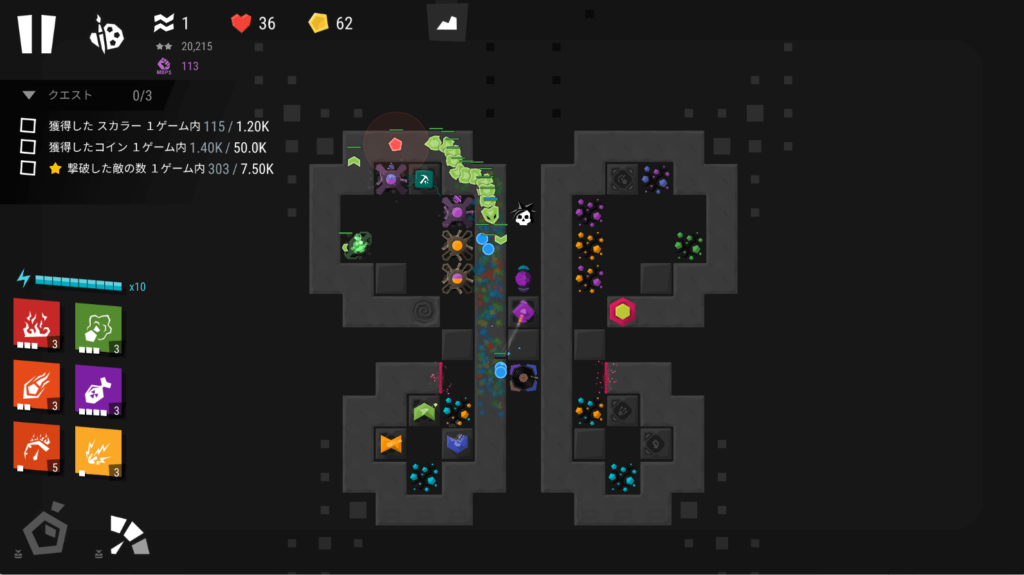Collapse the クエスト quest list
Viewport: 1024px width, 575px height.
pyautogui.click(x=29, y=95)
